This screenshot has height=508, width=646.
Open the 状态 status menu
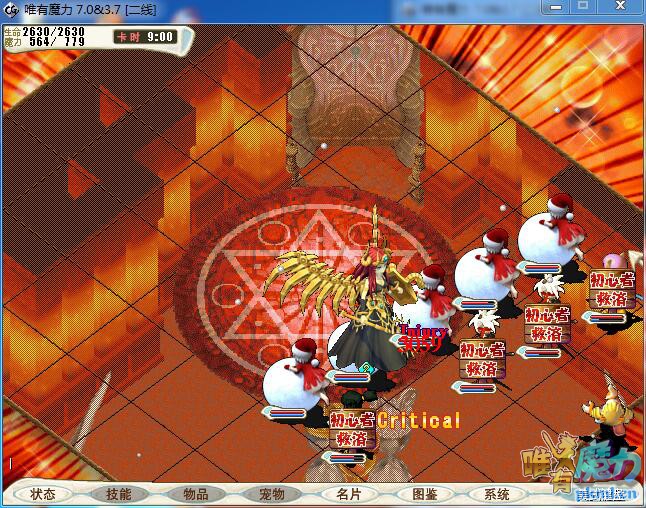(43, 494)
